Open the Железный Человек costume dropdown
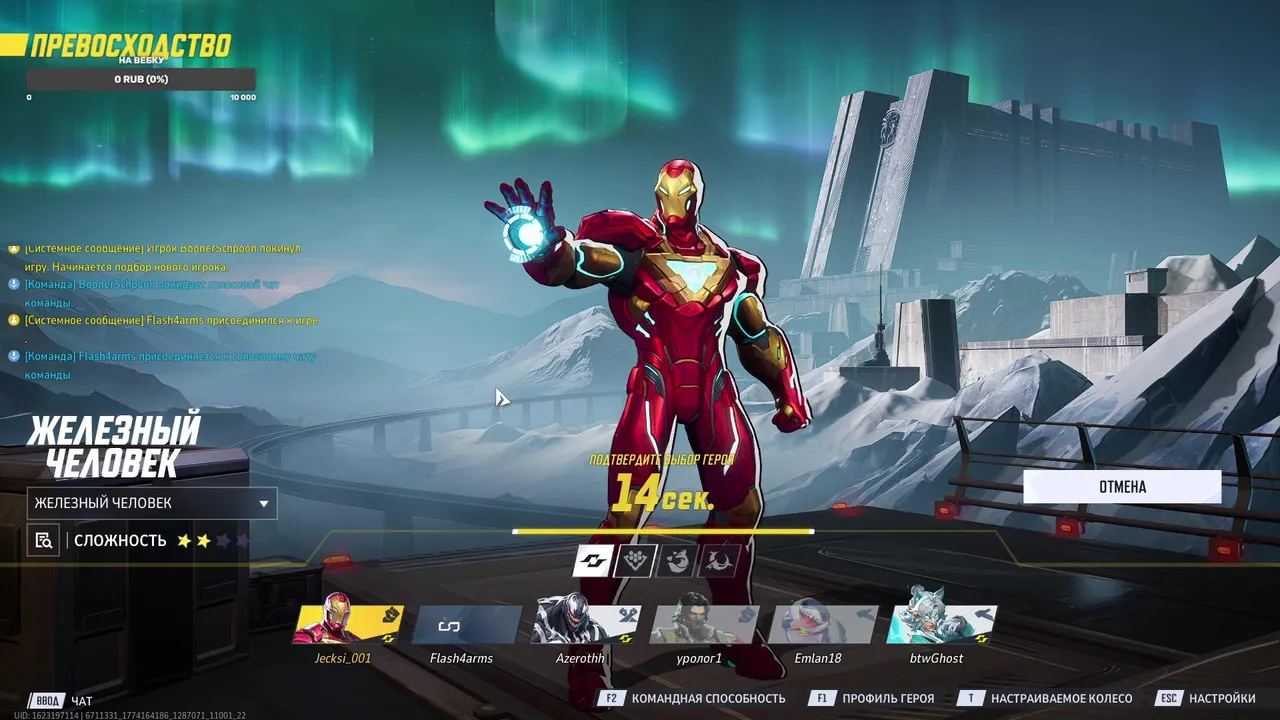The width and height of the screenshot is (1280, 720). (152, 503)
